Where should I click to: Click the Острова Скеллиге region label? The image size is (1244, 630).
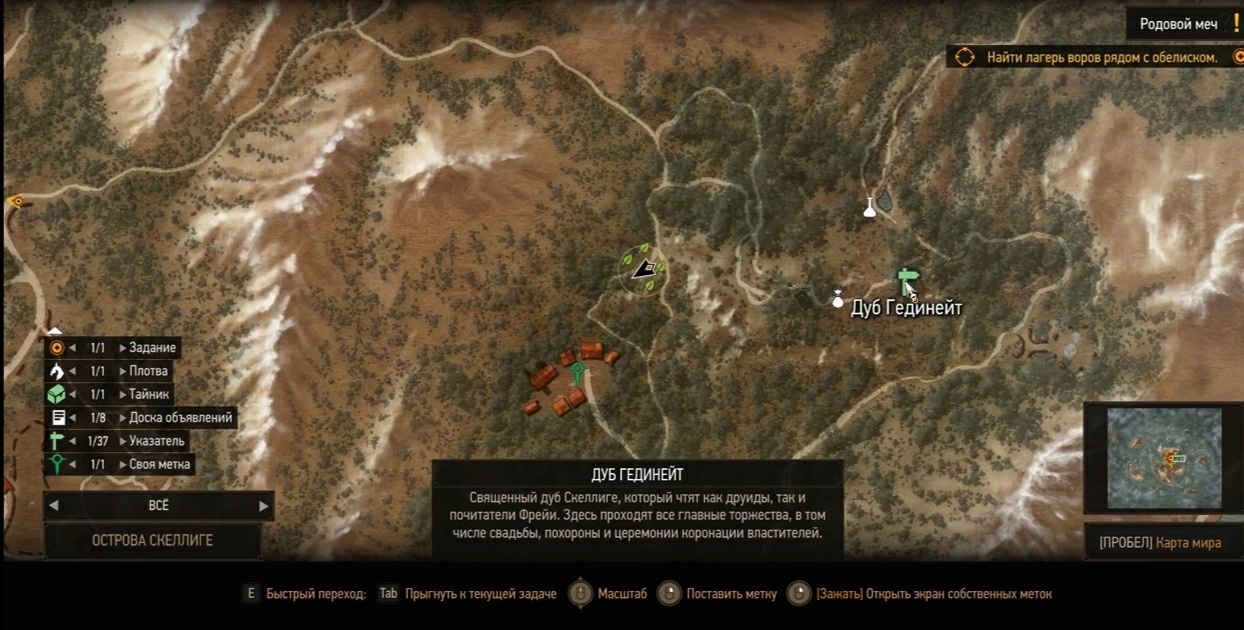click(152, 540)
